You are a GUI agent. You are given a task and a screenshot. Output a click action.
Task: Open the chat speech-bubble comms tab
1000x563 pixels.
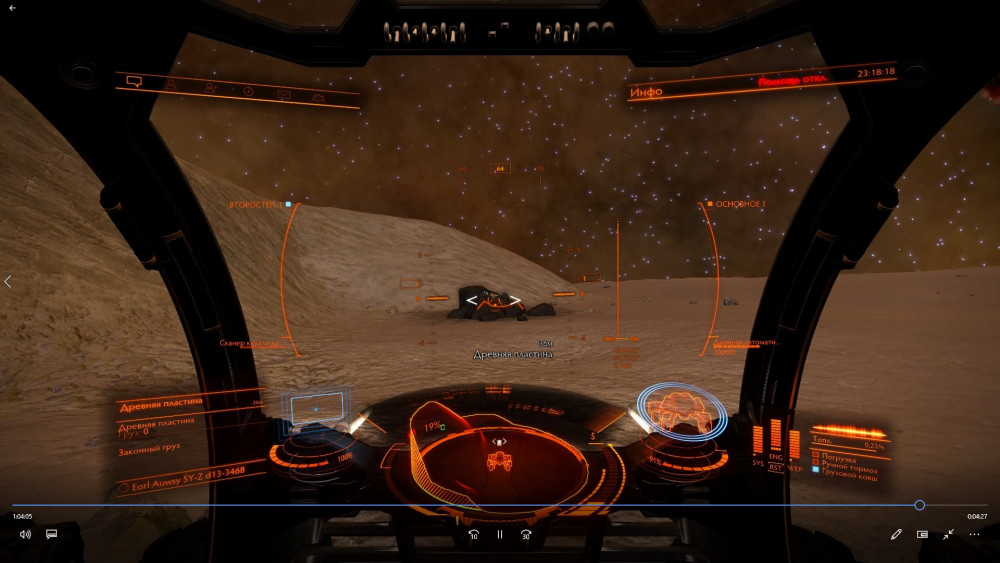(135, 81)
